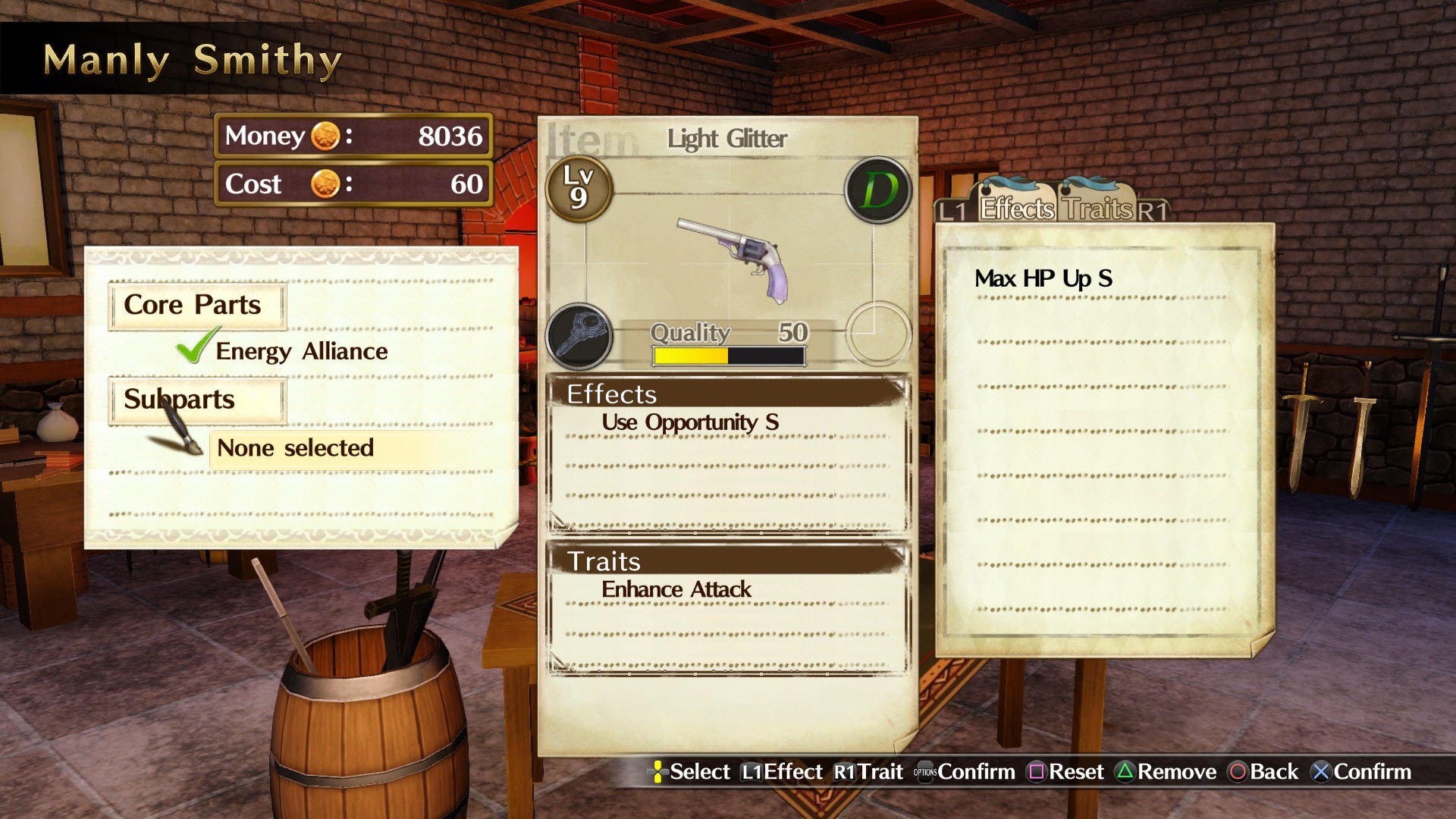Image resolution: width=1456 pixels, height=819 pixels.
Task: Click the yellow Quality progress bar
Action: click(690, 355)
